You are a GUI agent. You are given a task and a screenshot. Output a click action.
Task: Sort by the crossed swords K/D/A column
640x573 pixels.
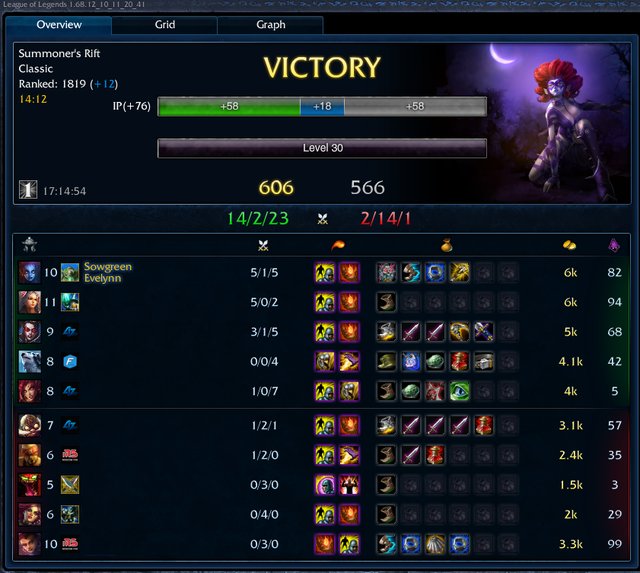click(x=264, y=244)
